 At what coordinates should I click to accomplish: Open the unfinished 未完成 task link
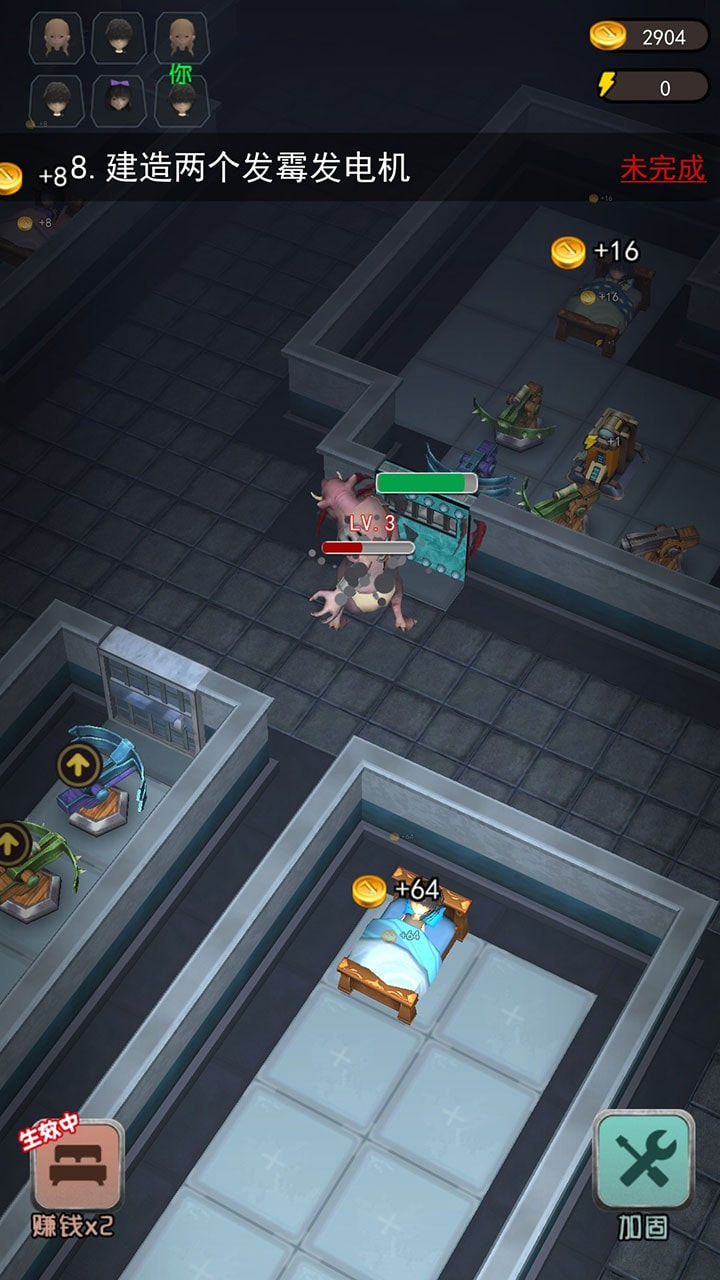(662, 168)
